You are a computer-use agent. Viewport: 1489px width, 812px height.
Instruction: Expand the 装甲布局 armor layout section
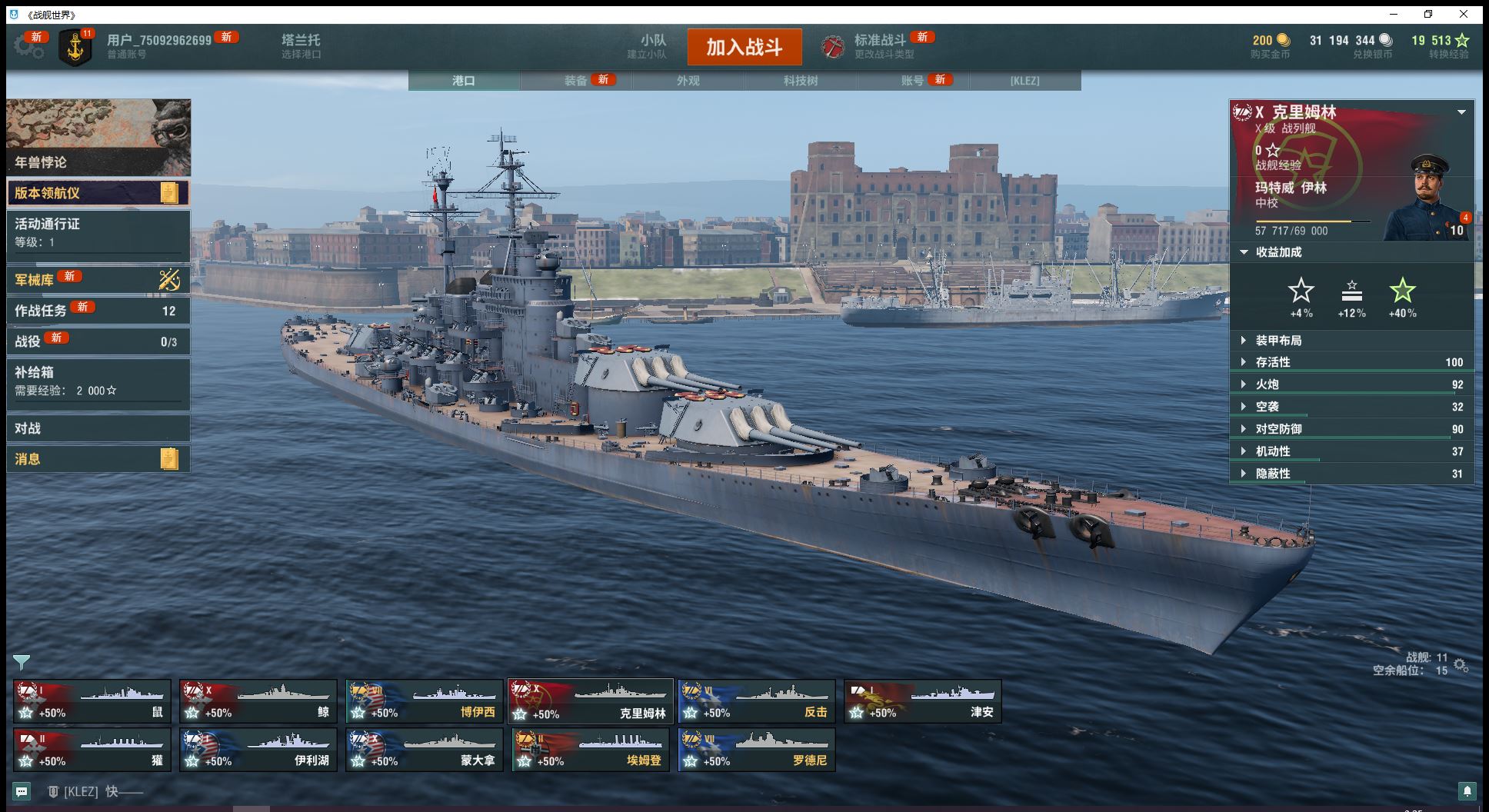1278,341
